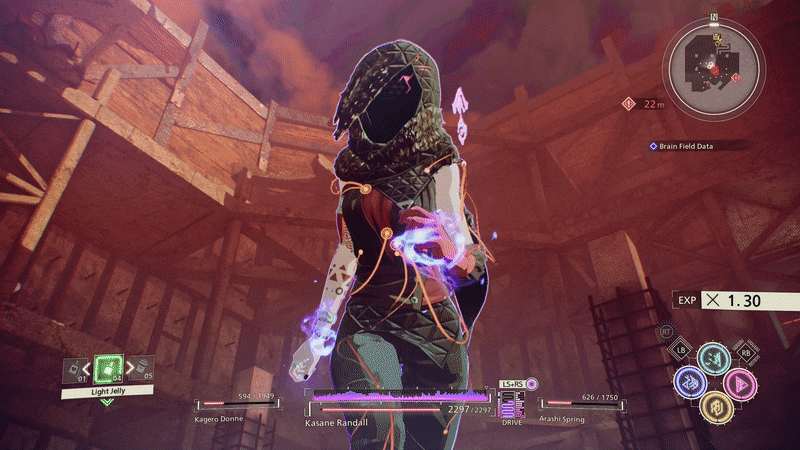Activate the cyan SAS ability icon
The width and height of the screenshot is (800, 450).
click(712, 356)
